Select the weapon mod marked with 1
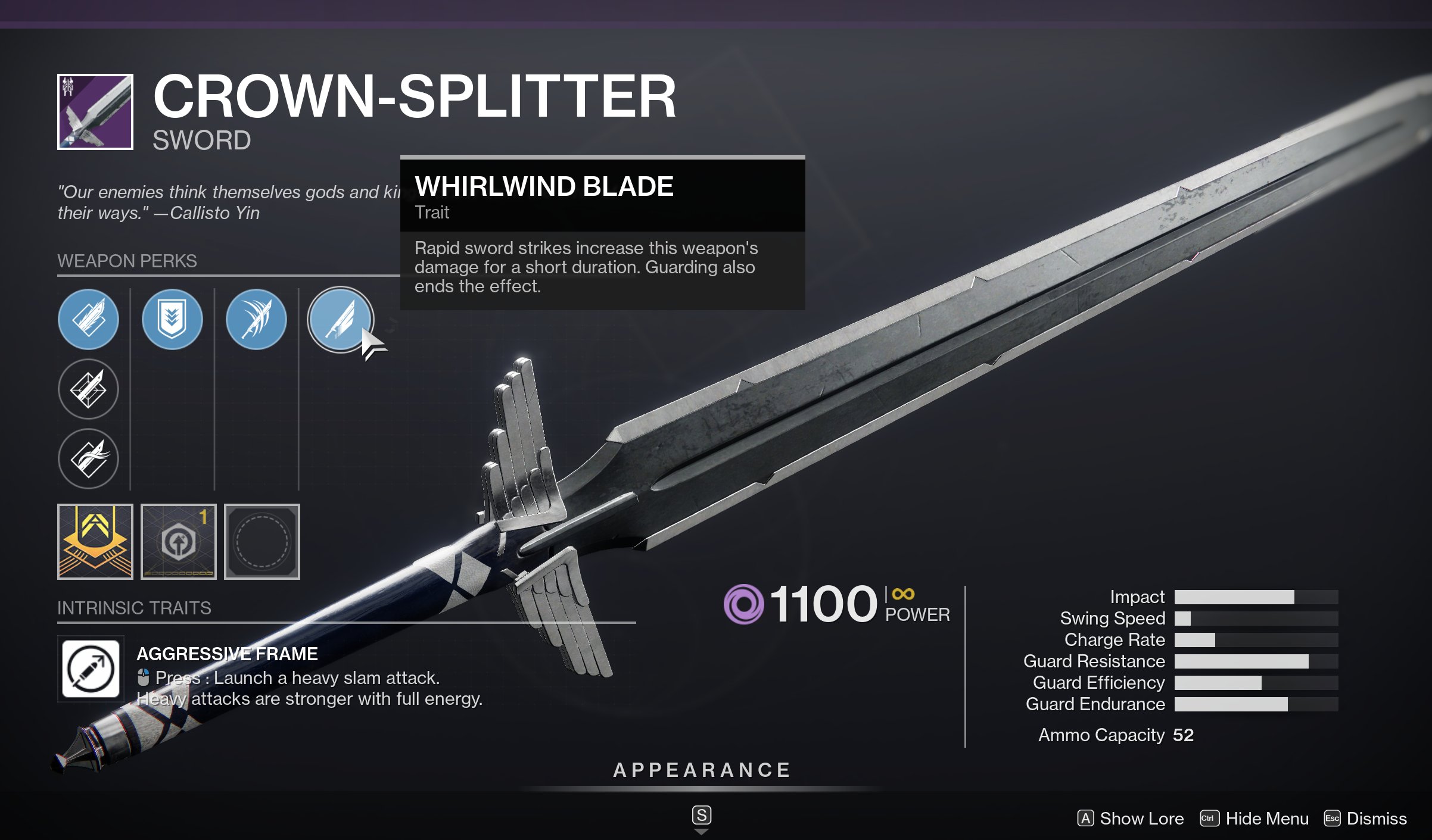 pos(178,543)
